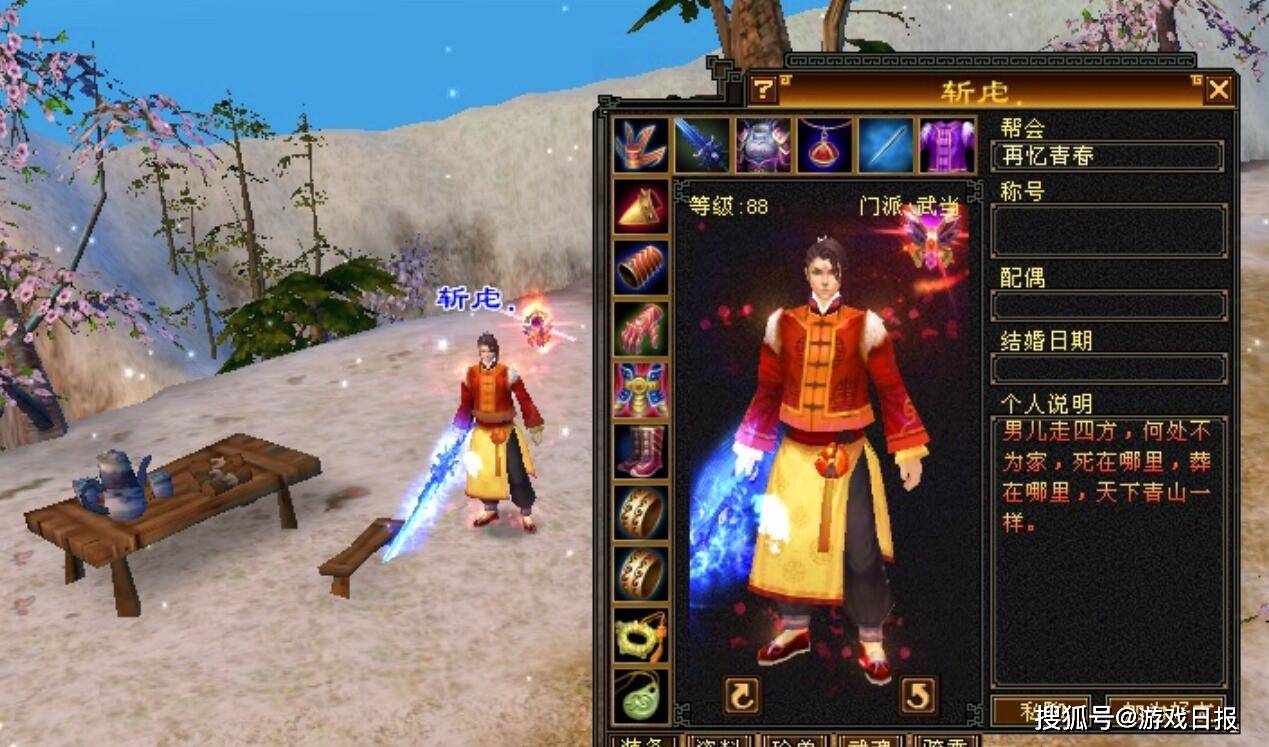Rotate the character model with the right arrow button
The width and height of the screenshot is (1269, 747).
(918, 694)
